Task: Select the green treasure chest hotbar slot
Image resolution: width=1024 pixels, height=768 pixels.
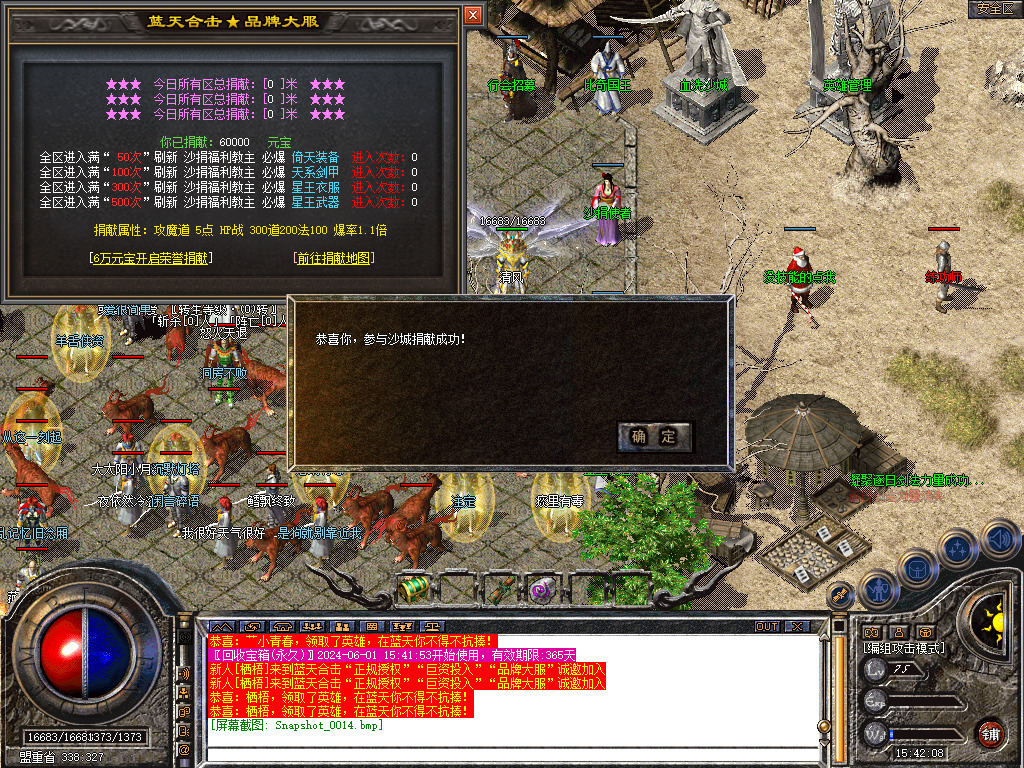Action: 414,589
